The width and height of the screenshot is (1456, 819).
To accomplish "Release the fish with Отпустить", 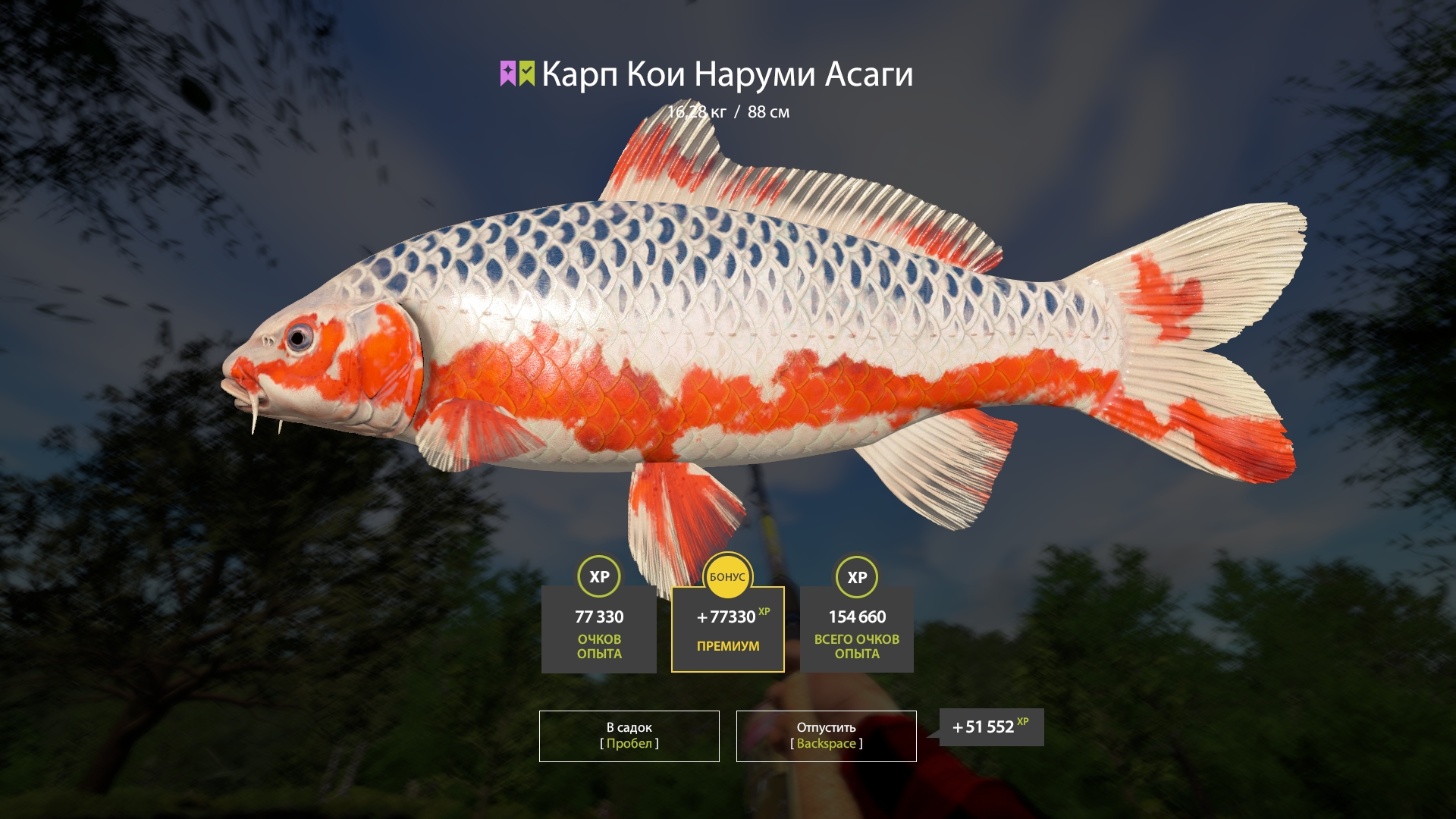I will [826, 736].
